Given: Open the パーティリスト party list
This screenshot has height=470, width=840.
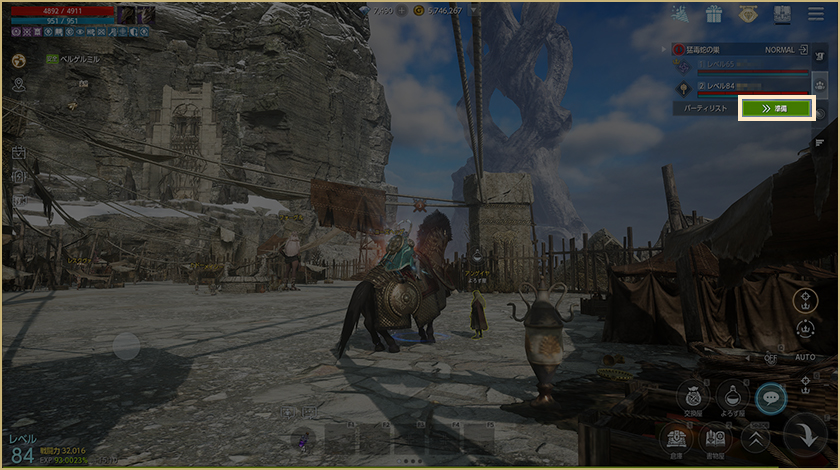Looking at the screenshot, I should (704, 108).
